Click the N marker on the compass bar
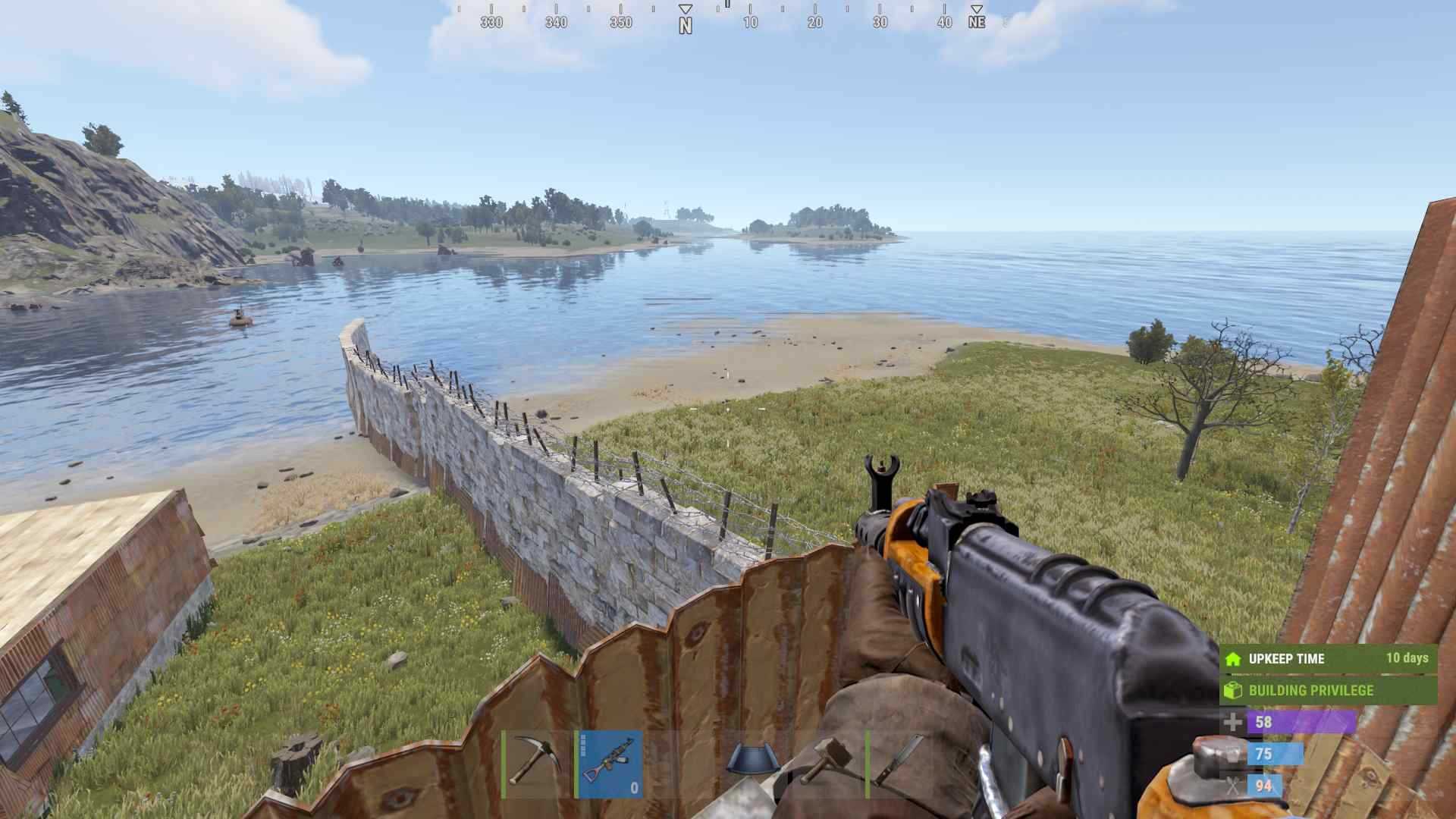The height and width of the screenshot is (819, 1456). point(686,23)
